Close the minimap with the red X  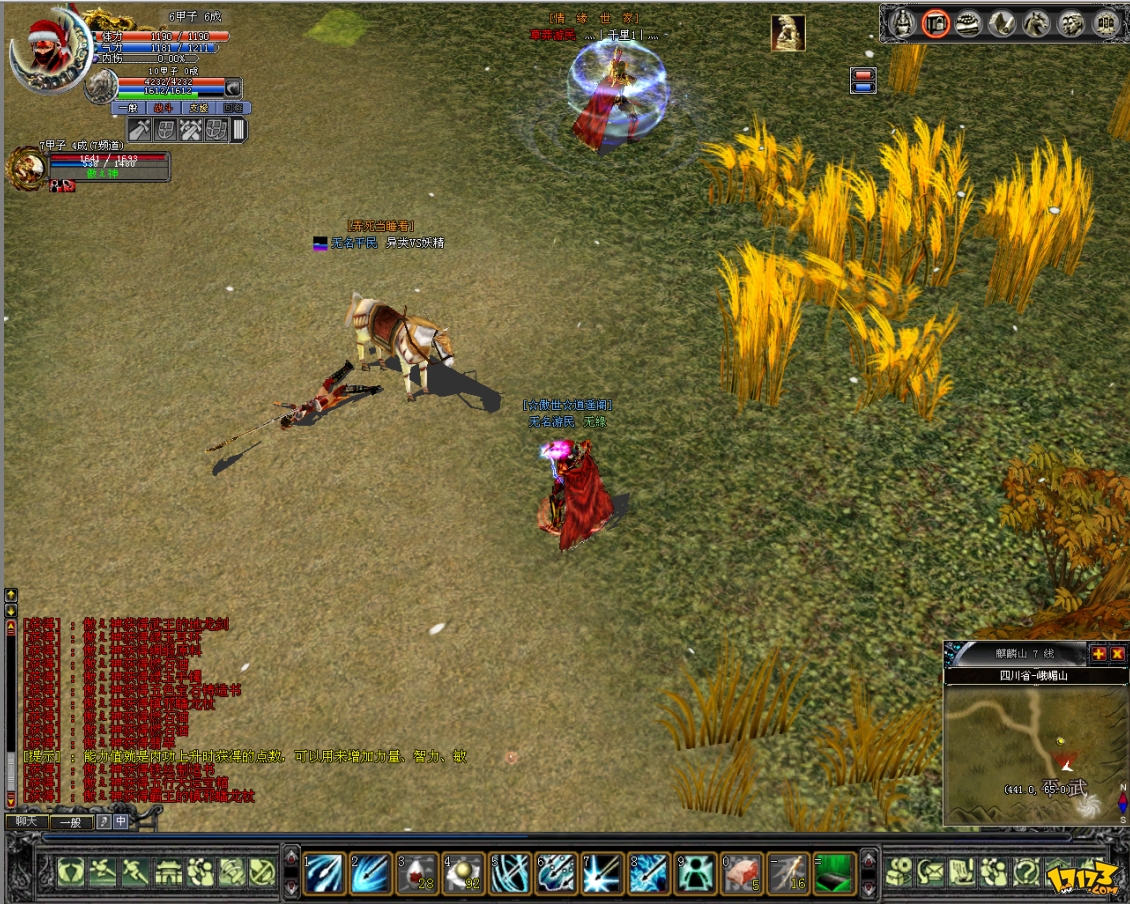pos(1118,654)
